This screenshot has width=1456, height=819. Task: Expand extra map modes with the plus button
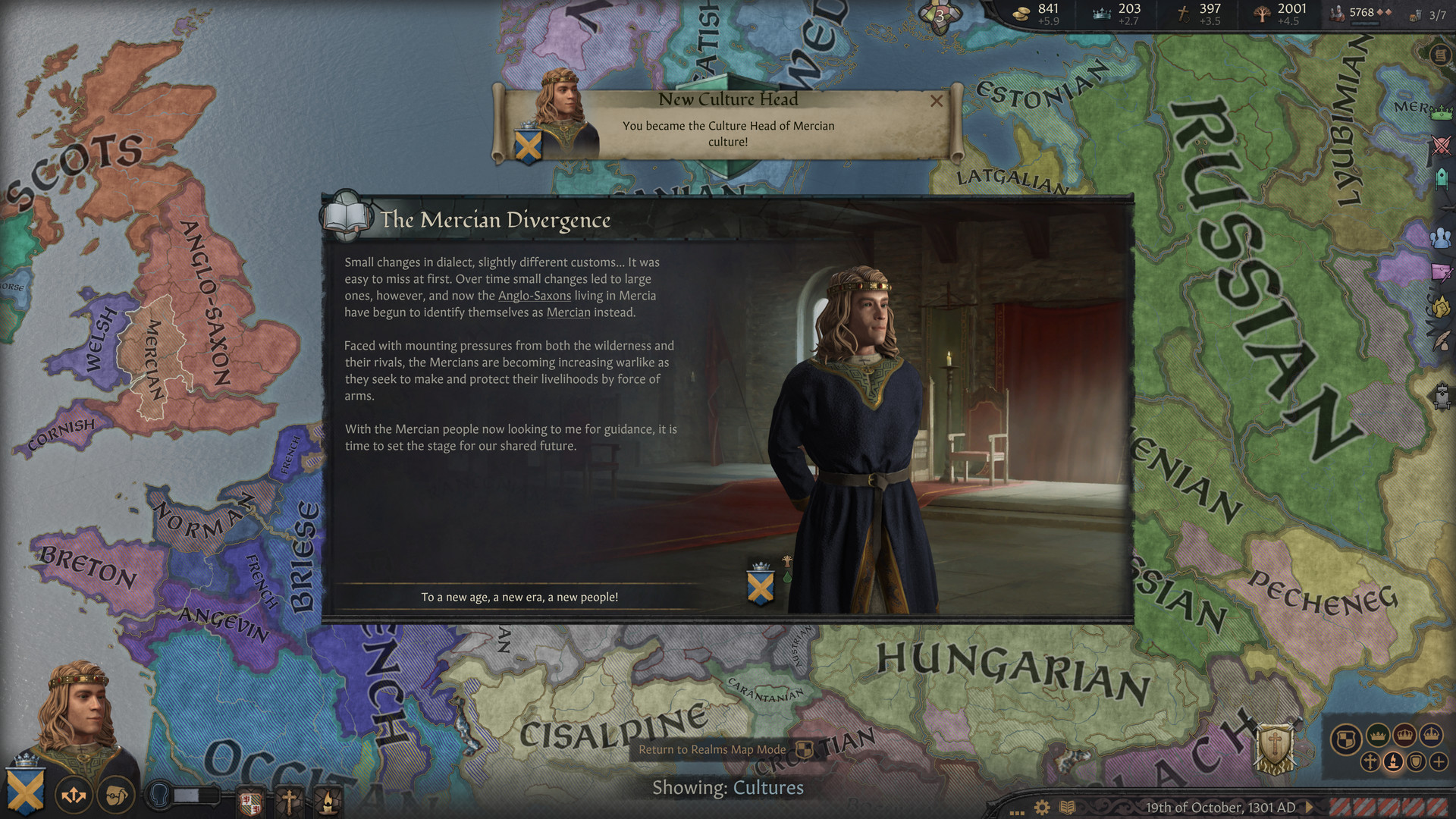(1437, 761)
